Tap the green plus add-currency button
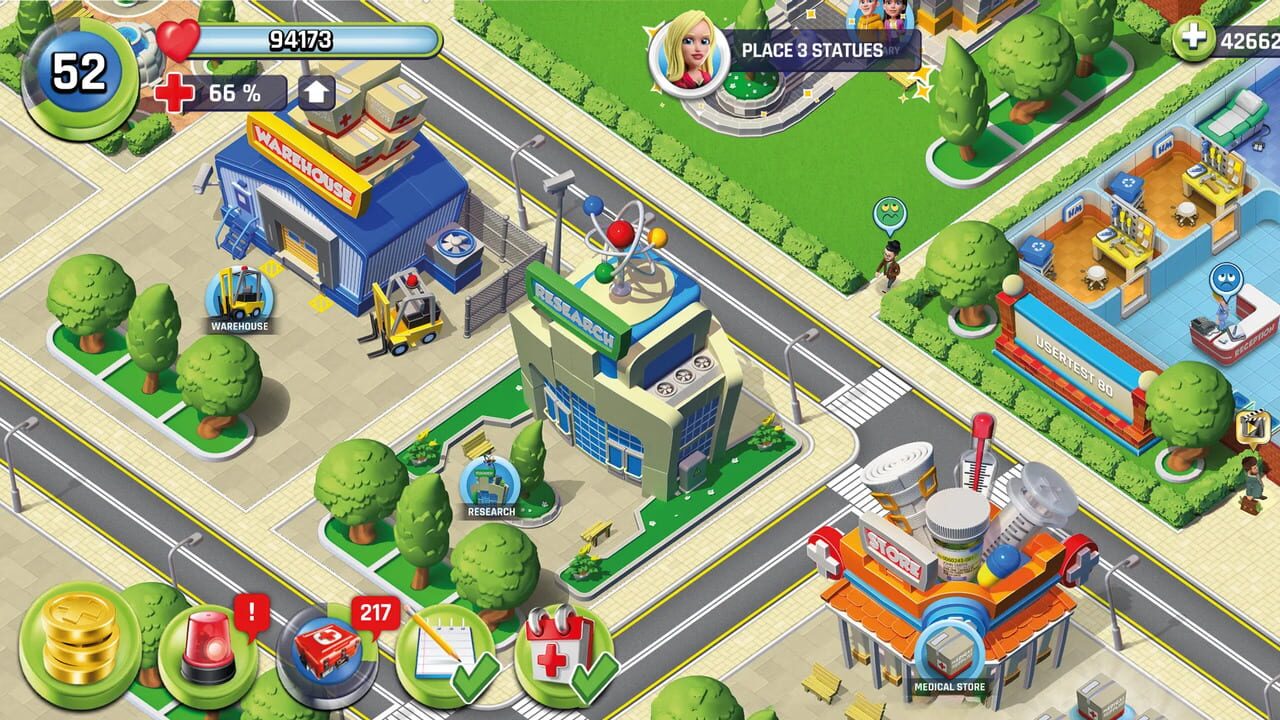The image size is (1280, 720). tap(1193, 39)
